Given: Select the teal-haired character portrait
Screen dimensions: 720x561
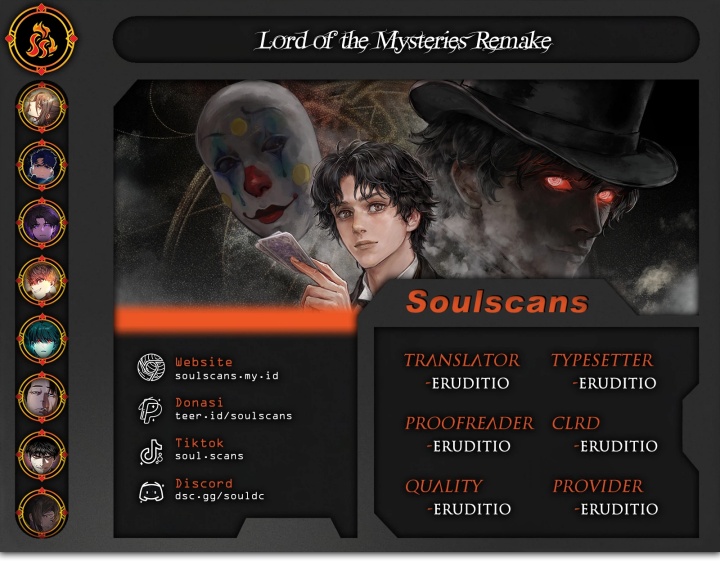Looking at the screenshot, I should coord(42,339).
